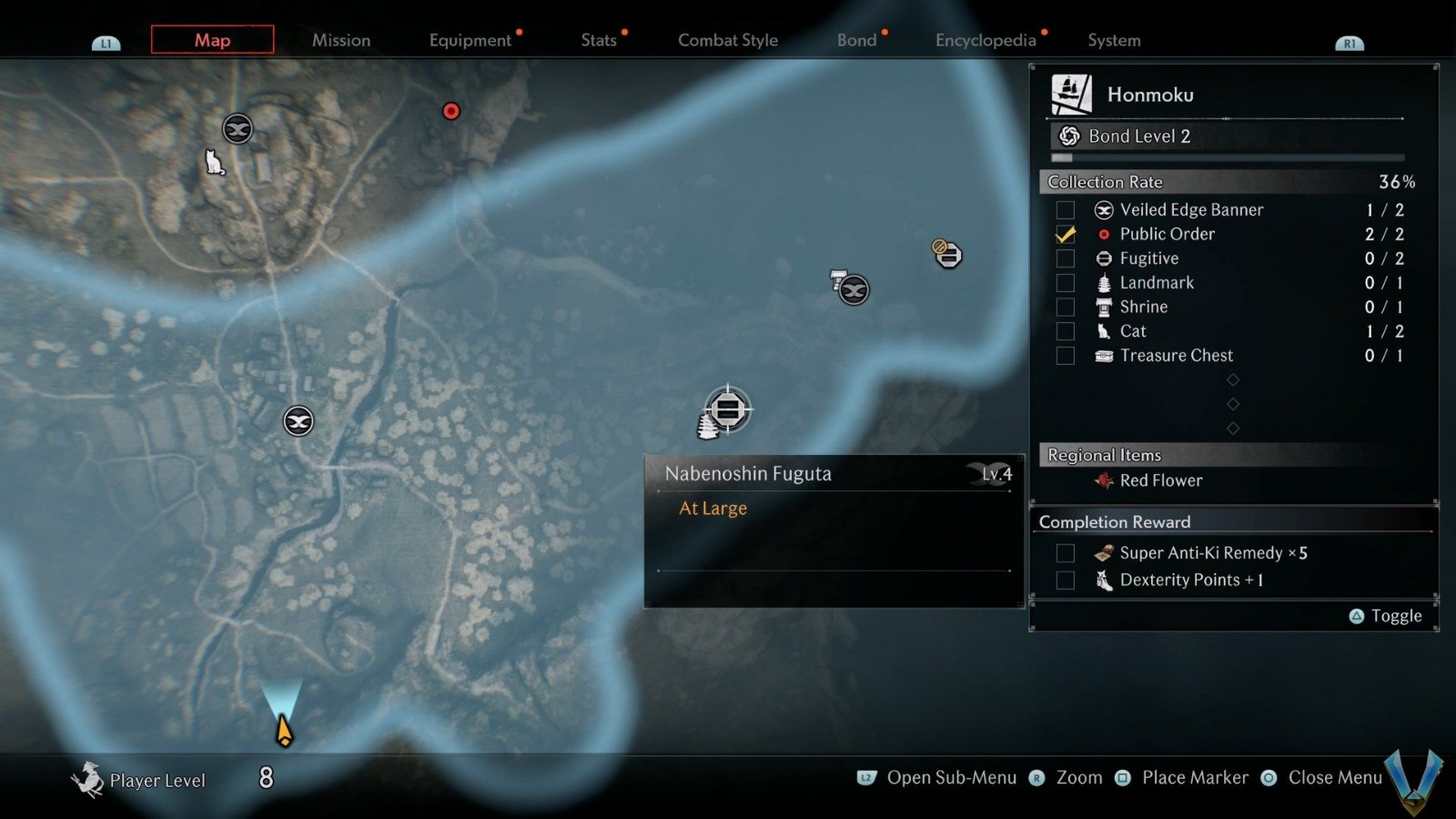The height and width of the screenshot is (819, 1456).
Task: Tick the Landmark filter checkbox
Action: pos(1065,283)
